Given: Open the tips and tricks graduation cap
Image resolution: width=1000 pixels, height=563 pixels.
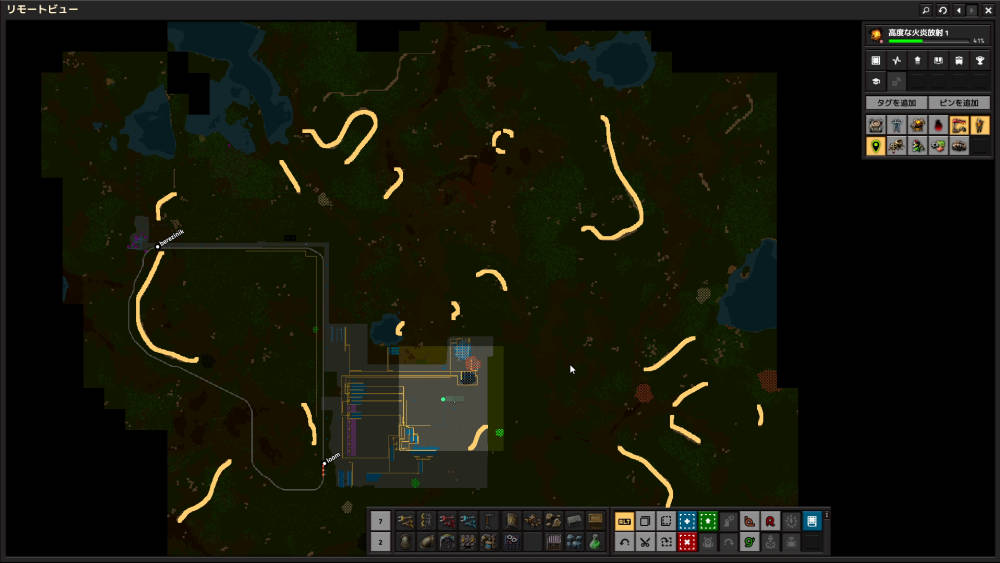Looking at the screenshot, I should click(x=876, y=81).
